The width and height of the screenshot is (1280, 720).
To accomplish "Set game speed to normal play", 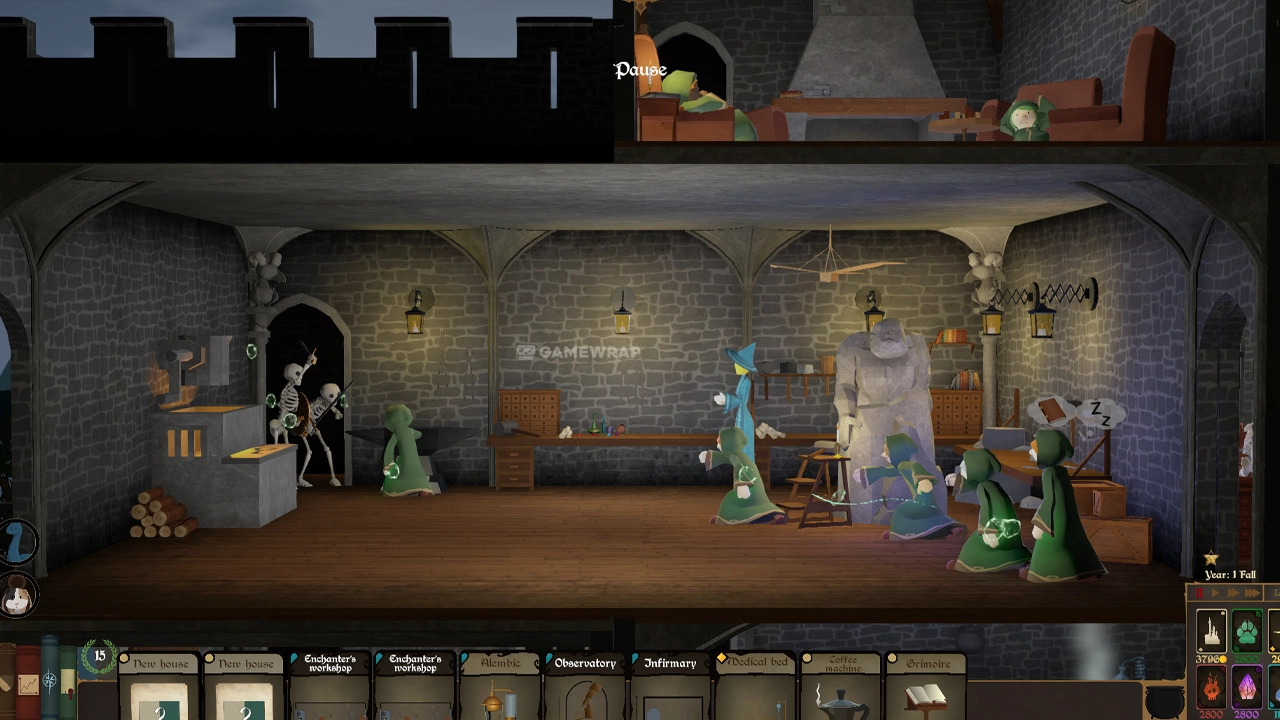I will pyautogui.click(x=1216, y=594).
